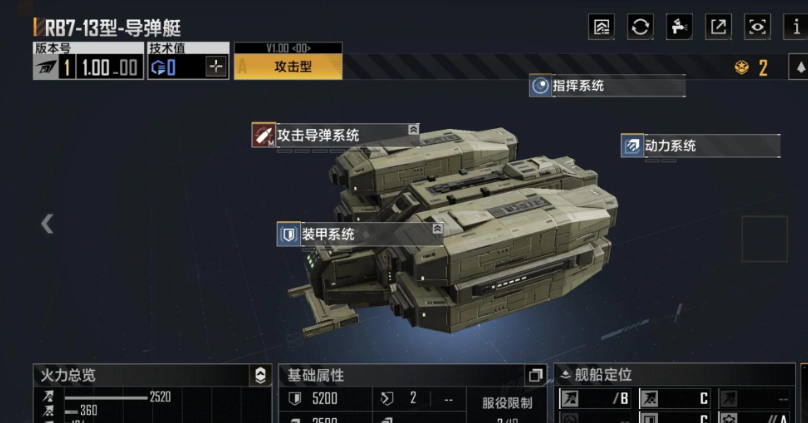Go to previous ship with left arrow
This screenshot has height=423, width=808.
pos(47,223)
